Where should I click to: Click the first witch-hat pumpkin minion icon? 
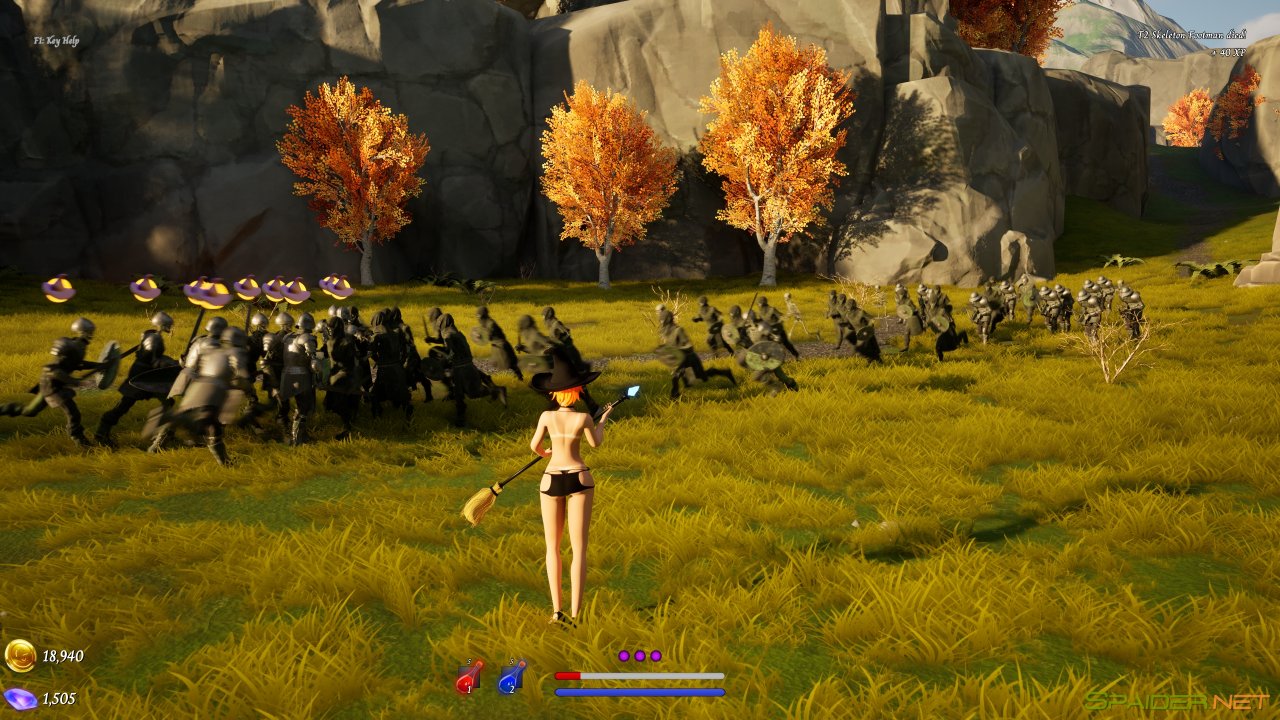(x=56, y=290)
